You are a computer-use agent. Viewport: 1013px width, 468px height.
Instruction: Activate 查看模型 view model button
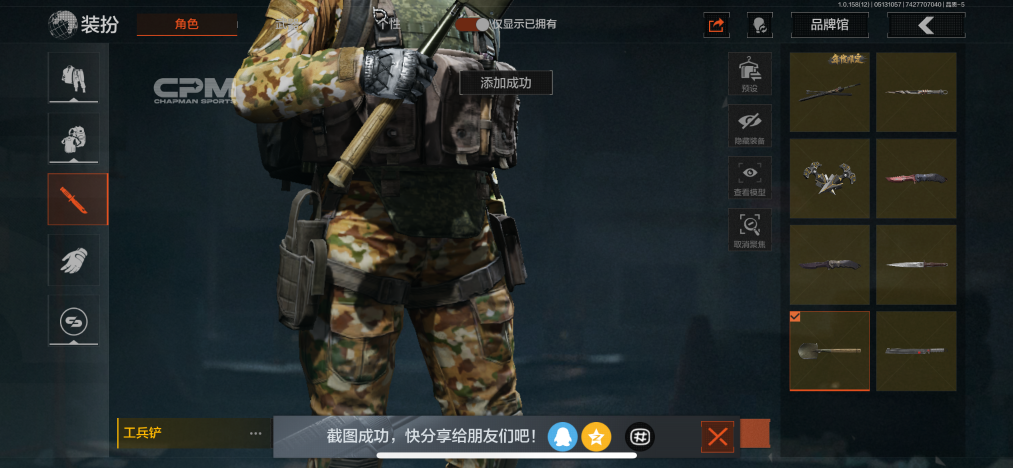pos(749,178)
